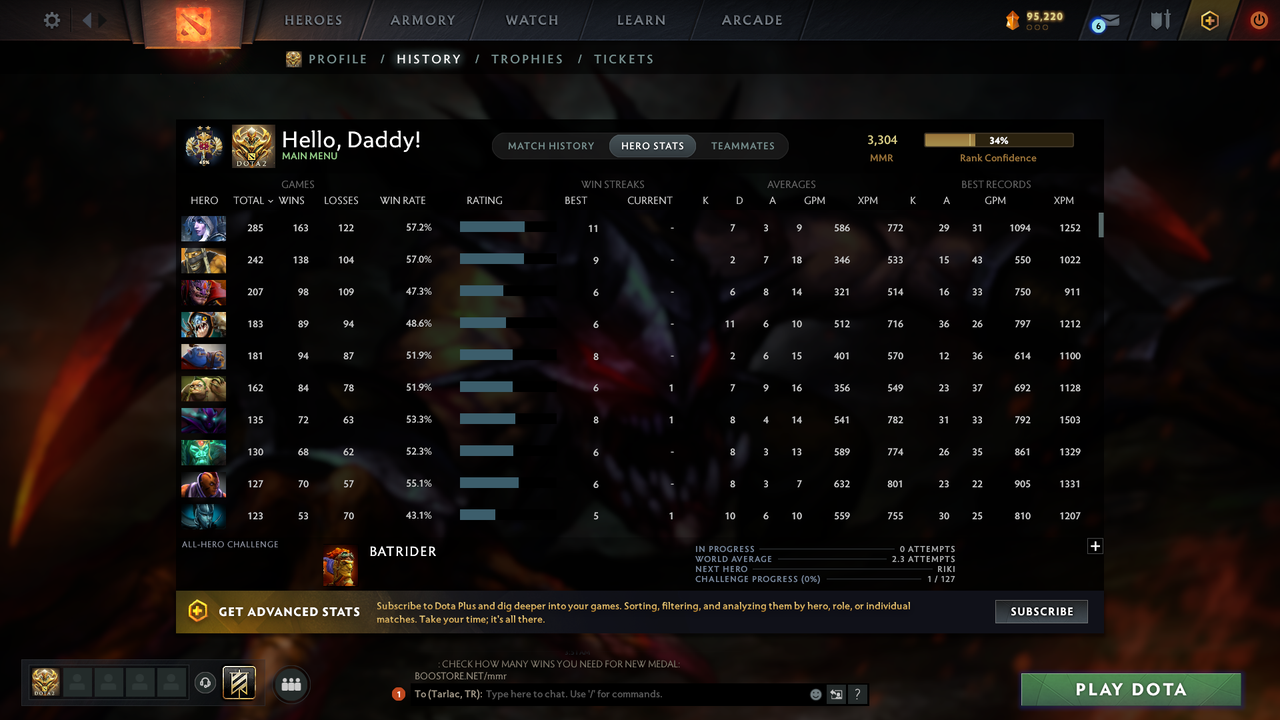Expand the All-Hero Challenge panel with plus
Screen dimensions: 1280x720
tap(1095, 546)
